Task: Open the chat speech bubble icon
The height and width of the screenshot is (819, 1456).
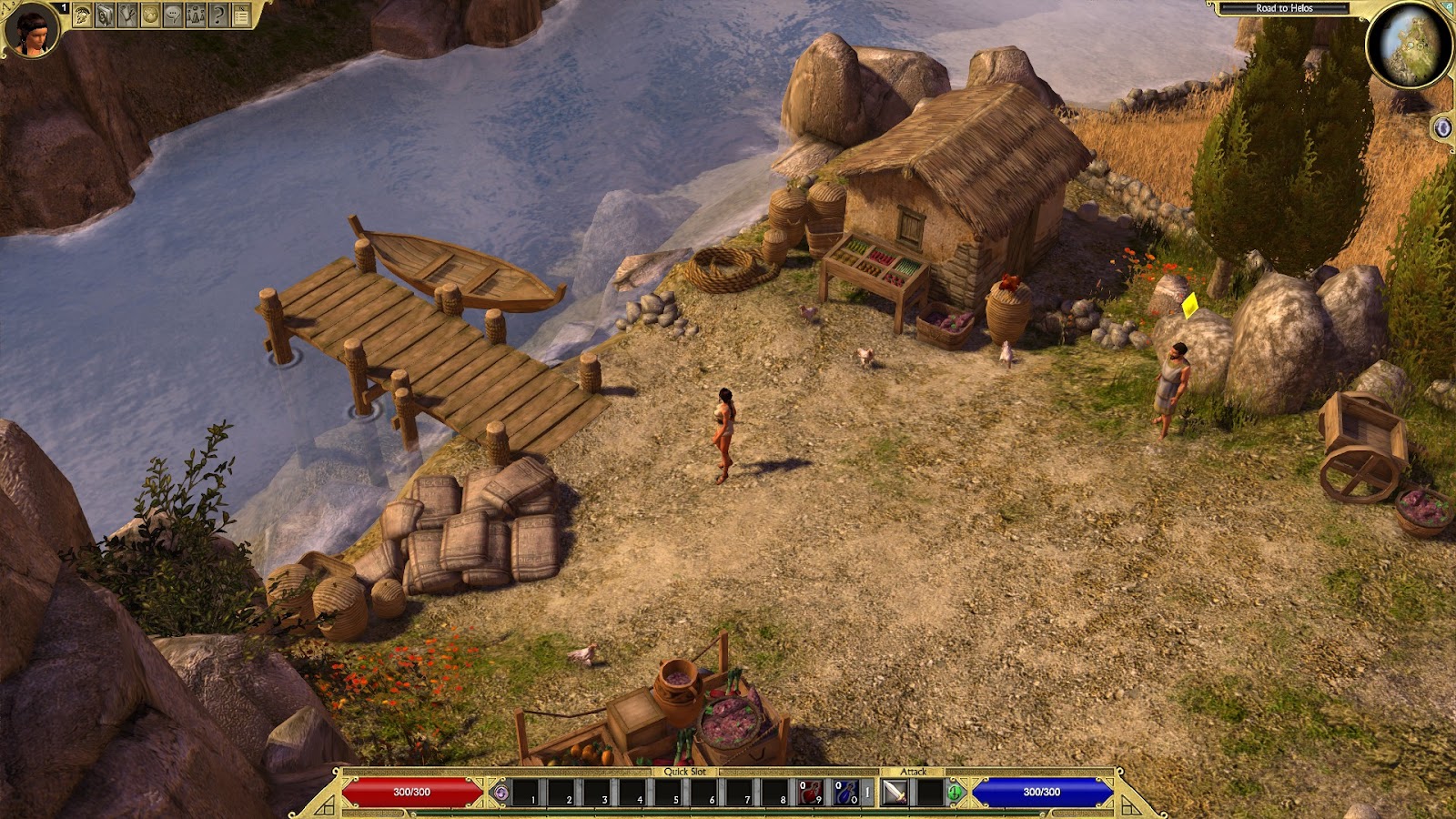Action: (x=173, y=15)
